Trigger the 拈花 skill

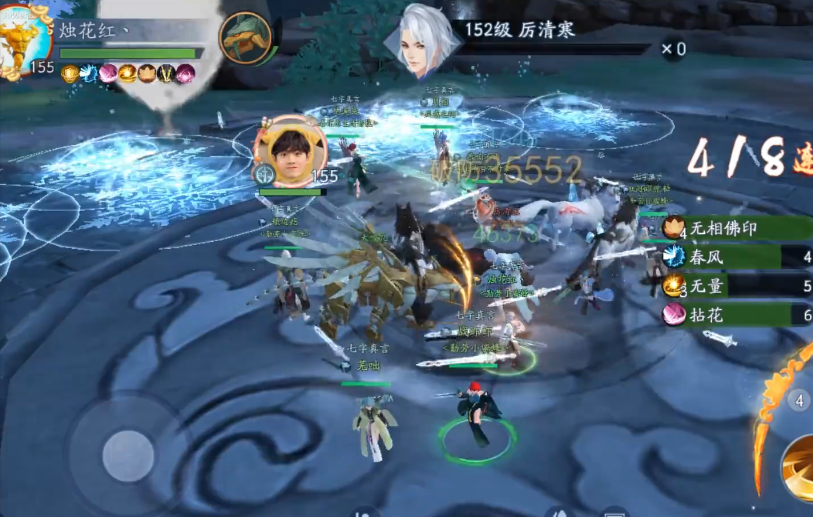[x=735, y=315]
